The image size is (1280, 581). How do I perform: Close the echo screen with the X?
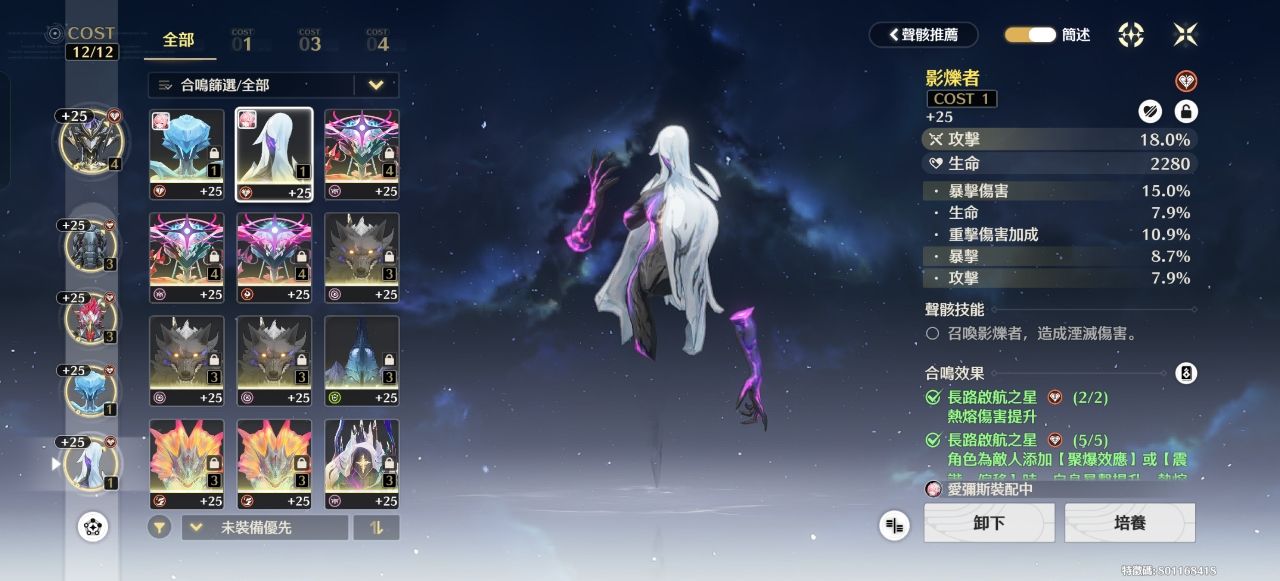[x=1185, y=35]
